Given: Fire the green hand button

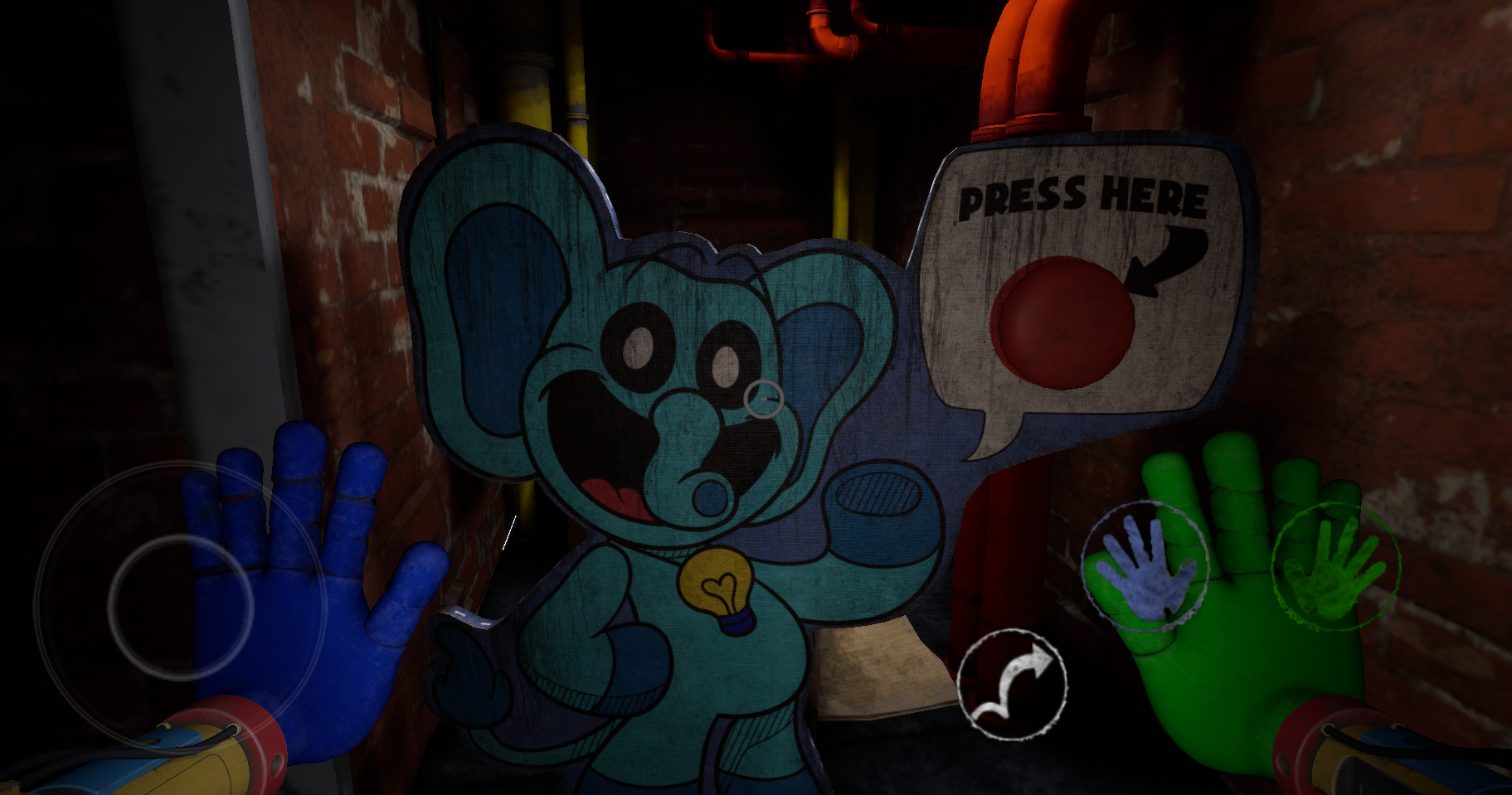Looking at the screenshot, I should pyautogui.click(x=1335, y=566).
